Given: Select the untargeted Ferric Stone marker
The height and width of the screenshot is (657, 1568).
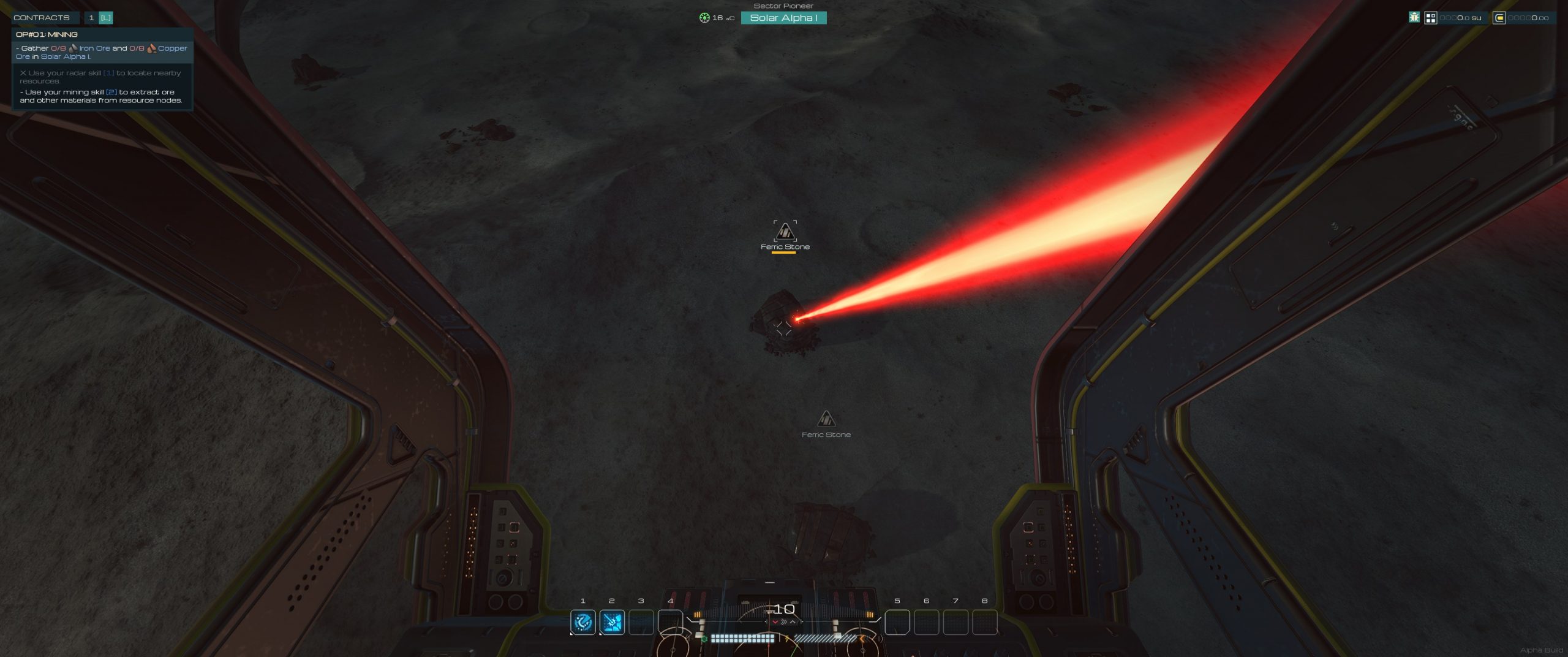Looking at the screenshot, I should pyautogui.click(x=826, y=420).
